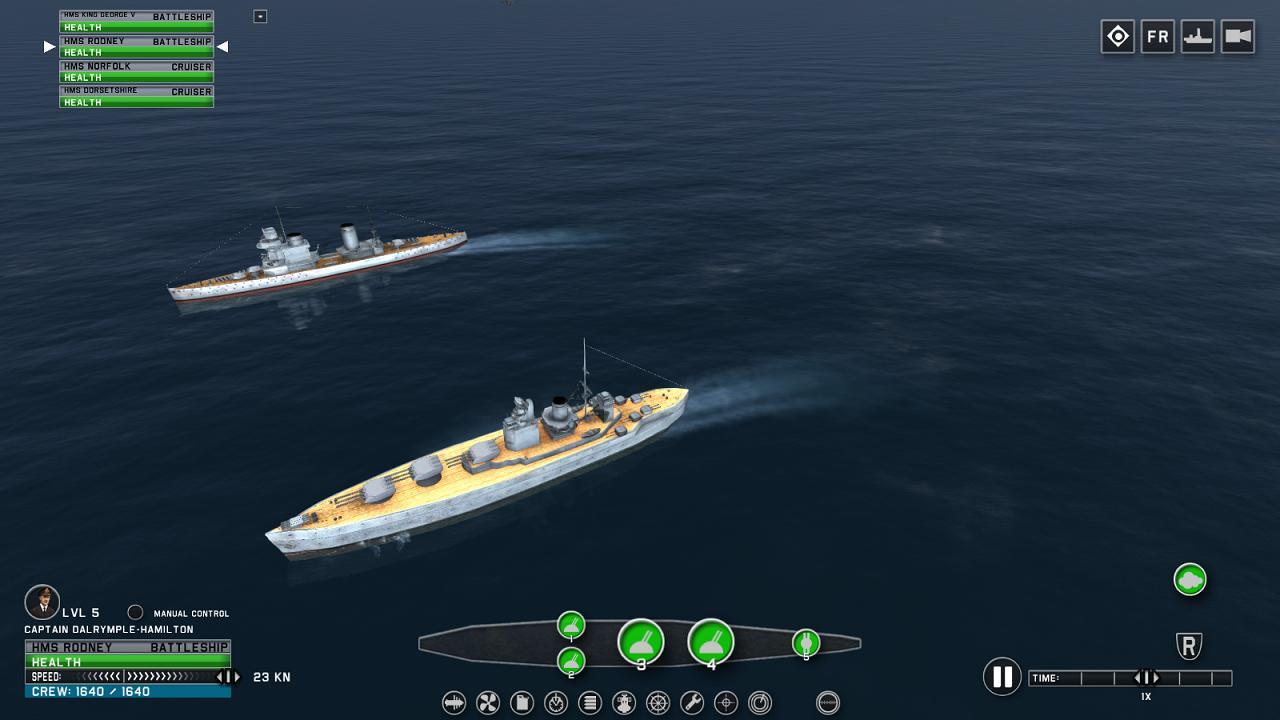Select gun turret number 1
Image resolution: width=1280 pixels, height=720 pixels.
[x=571, y=626]
